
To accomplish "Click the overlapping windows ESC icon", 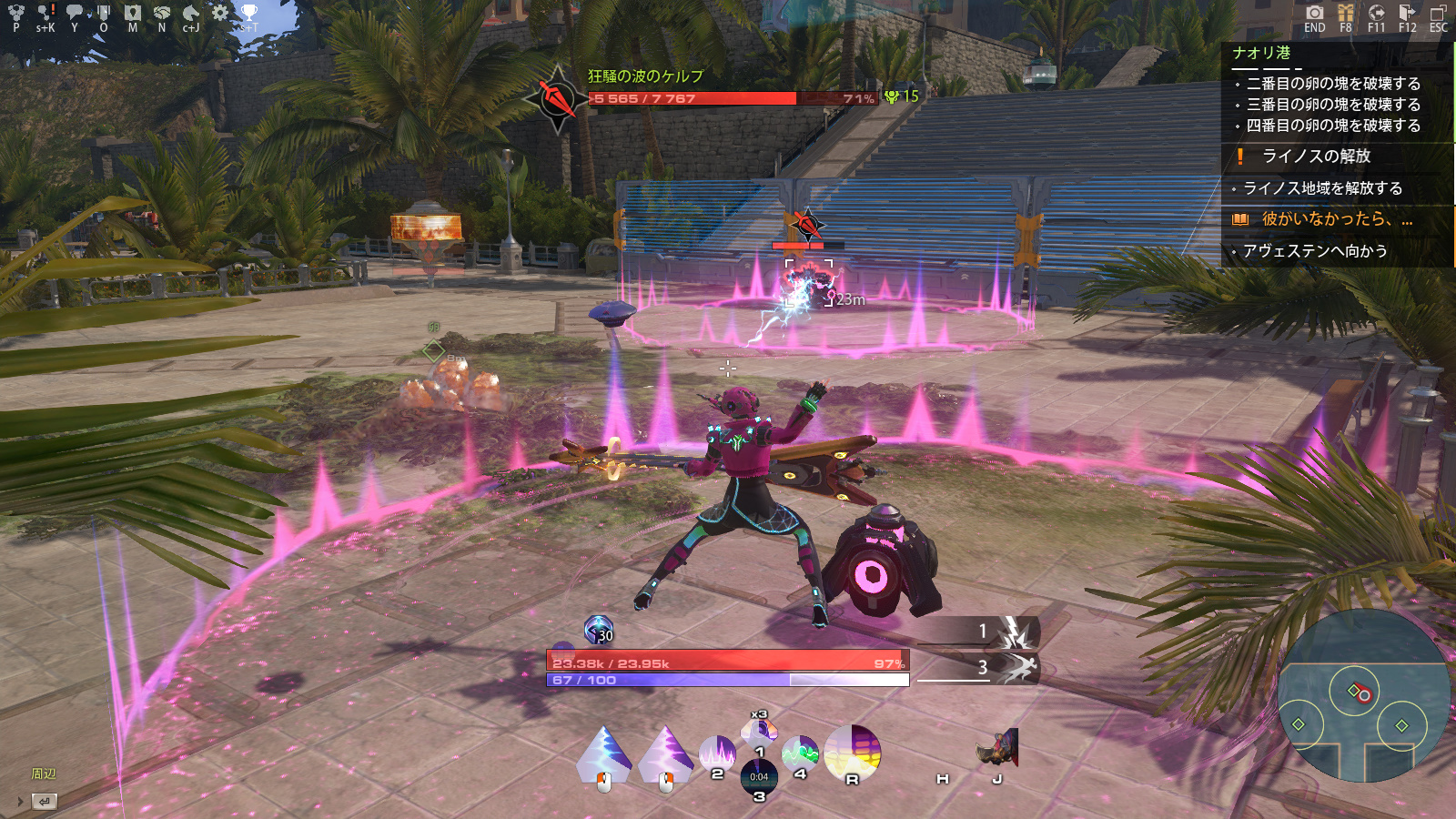I will pyautogui.click(x=1438, y=13).
